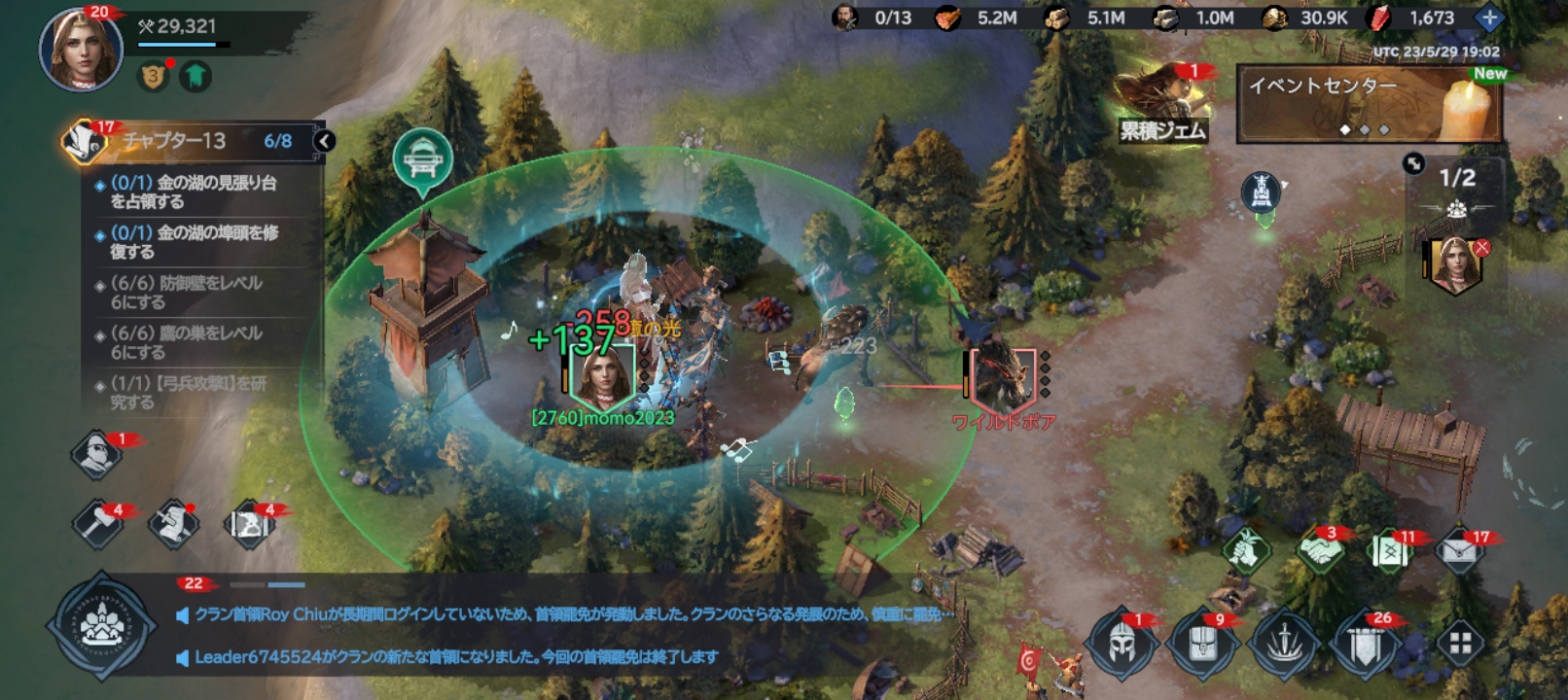Image resolution: width=1568 pixels, height=700 pixels.
Task: Open the 累積ジェム event
Action: click(1163, 105)
